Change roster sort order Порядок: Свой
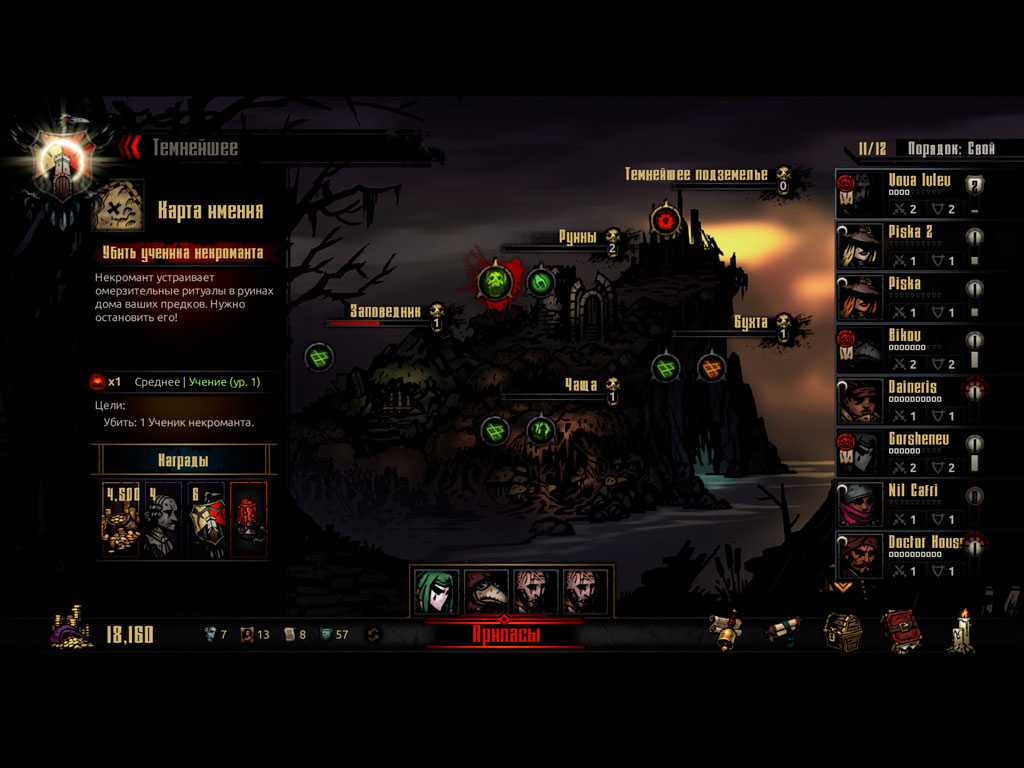The width and height of the screenshot is (1024, 768). 950,149
